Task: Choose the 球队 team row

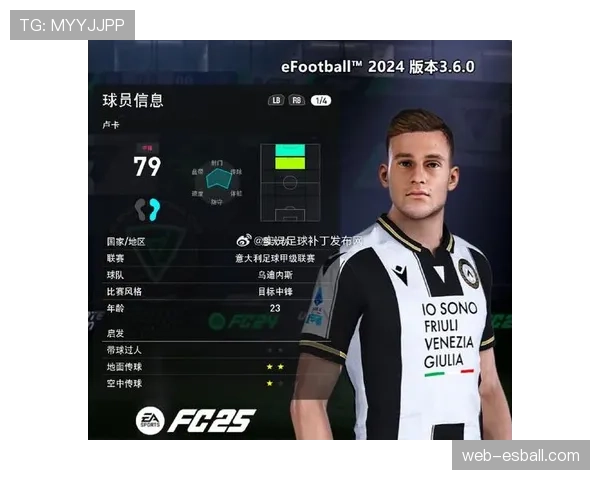Action: (x=212, y=274)
